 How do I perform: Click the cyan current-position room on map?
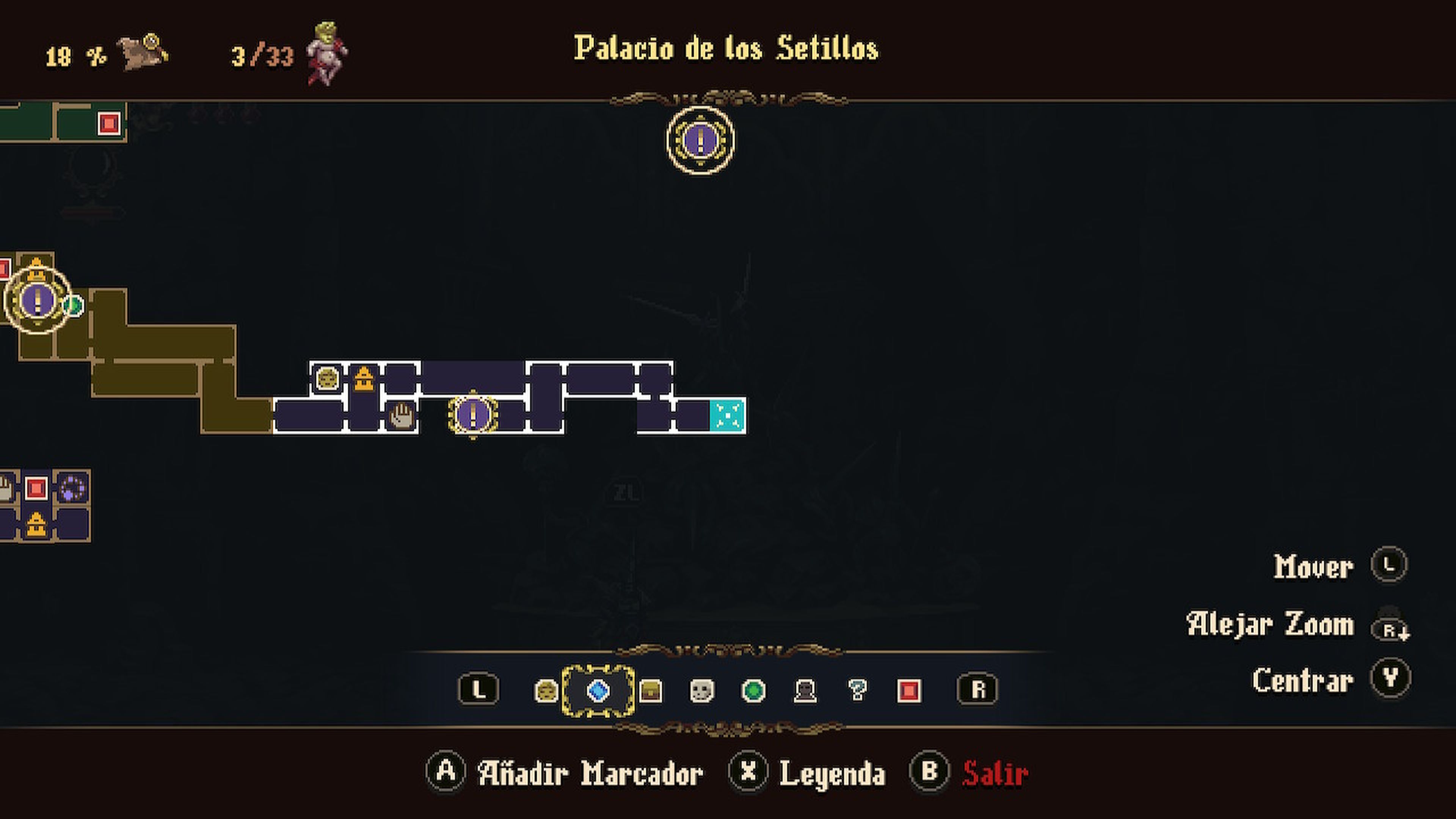(728, 416)
